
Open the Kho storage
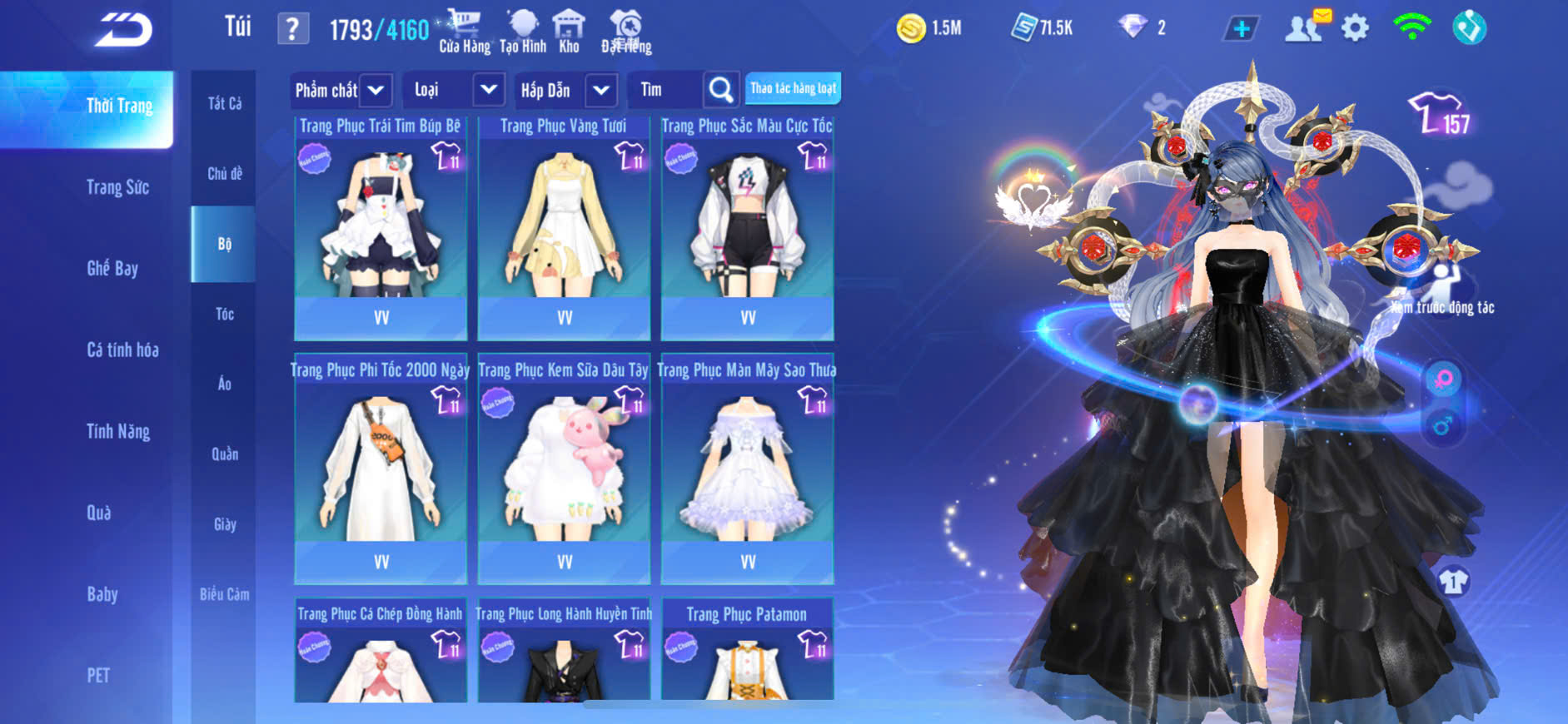569,31
